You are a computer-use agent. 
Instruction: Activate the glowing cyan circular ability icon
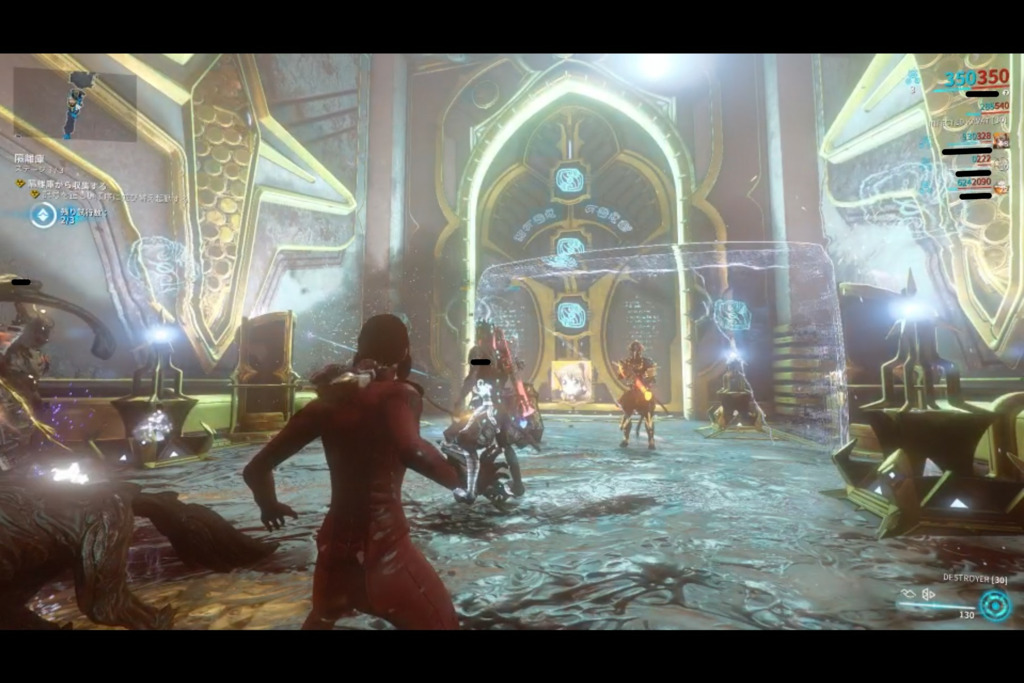(x=994, y=605)
